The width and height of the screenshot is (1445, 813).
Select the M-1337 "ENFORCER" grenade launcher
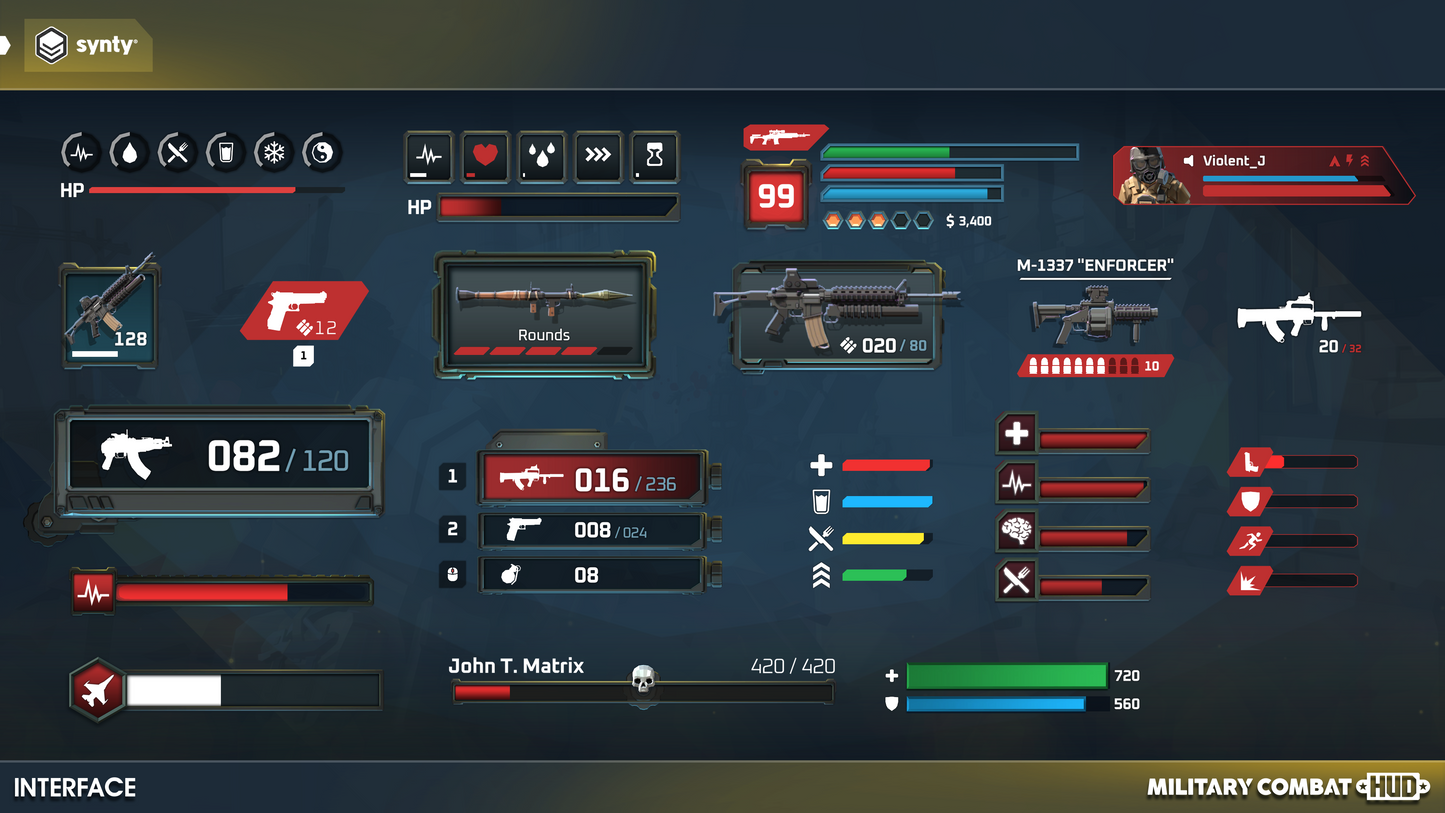[1095, 315]
